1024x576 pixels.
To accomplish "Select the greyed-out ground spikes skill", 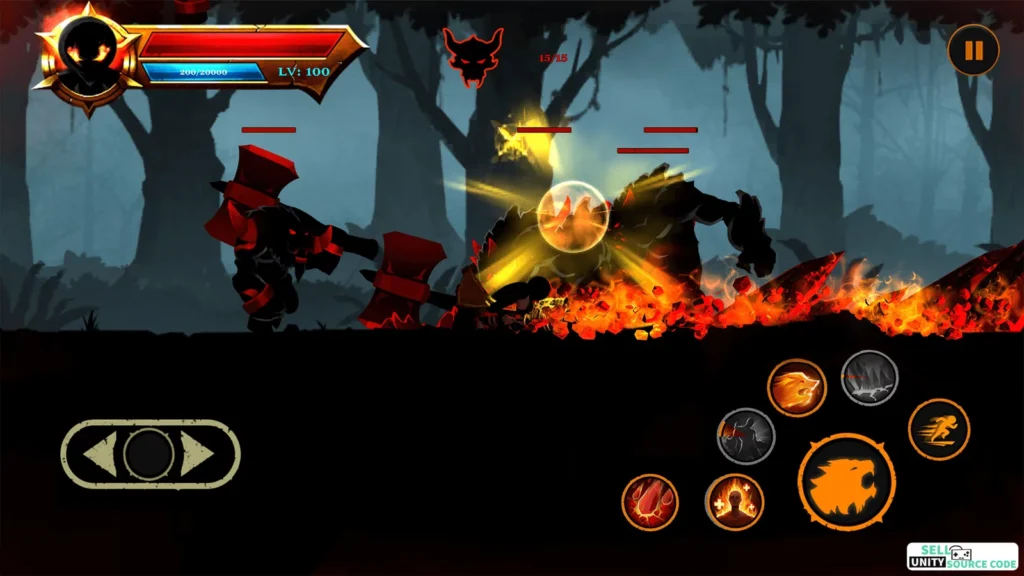I will coord(869,378).
